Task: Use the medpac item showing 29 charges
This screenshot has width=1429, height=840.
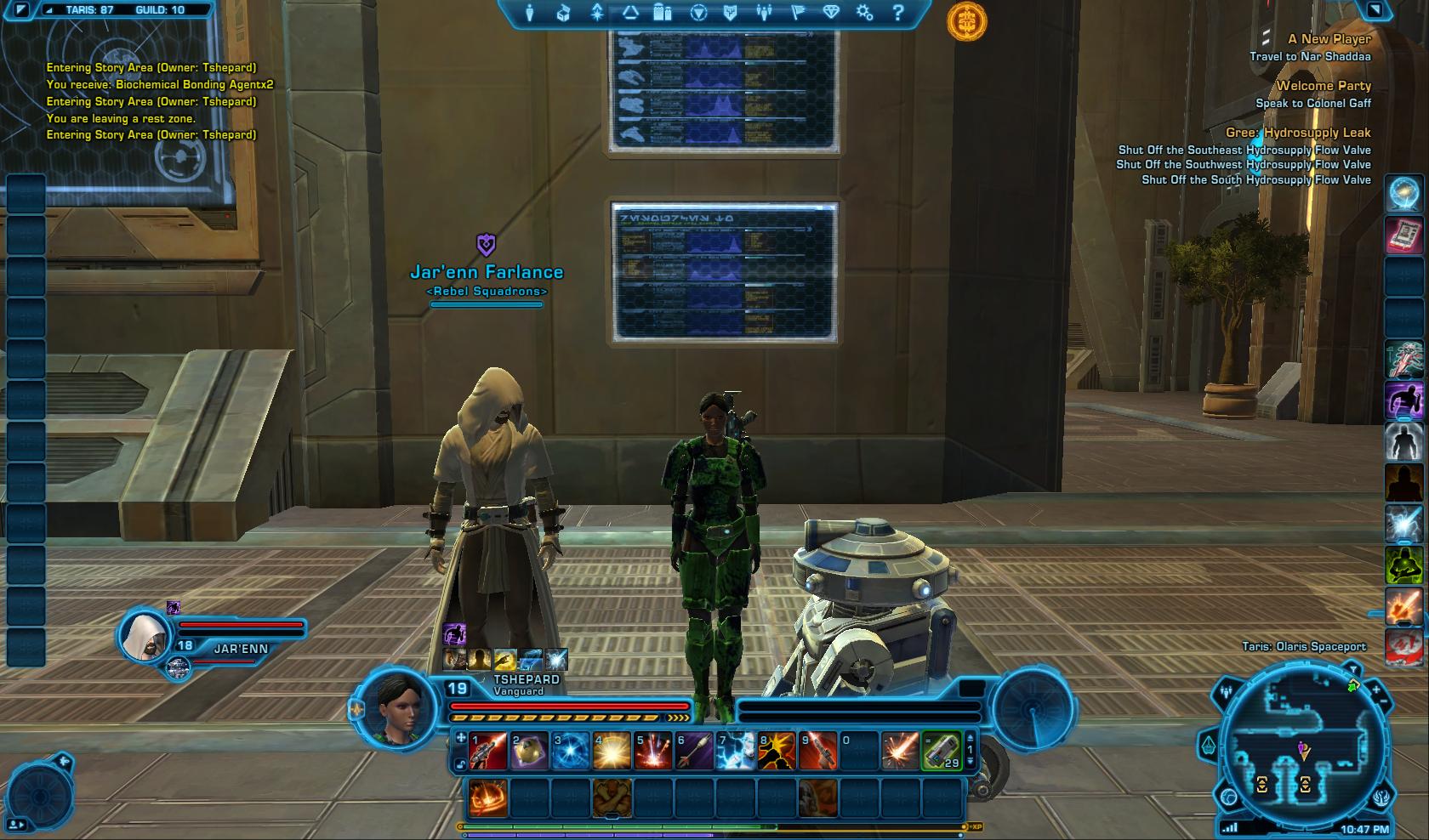Action: [x=942, y=752]
